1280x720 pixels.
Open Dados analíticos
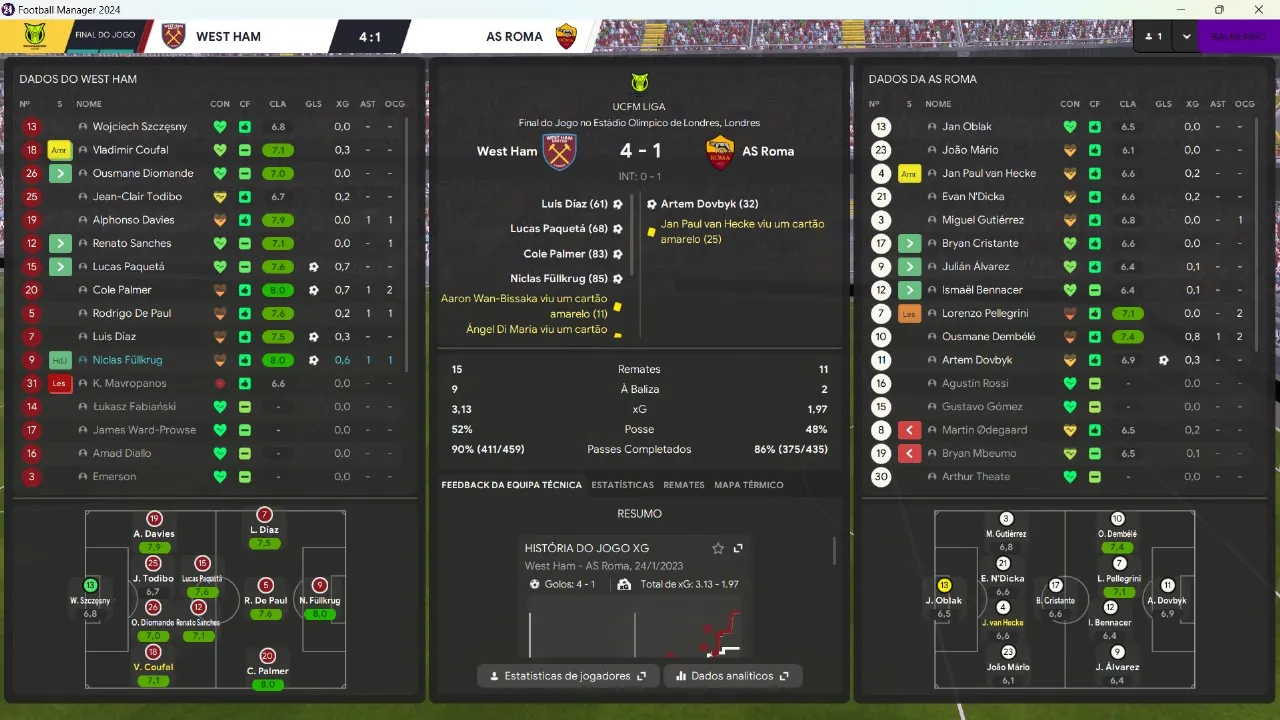[x=733, y=676]
